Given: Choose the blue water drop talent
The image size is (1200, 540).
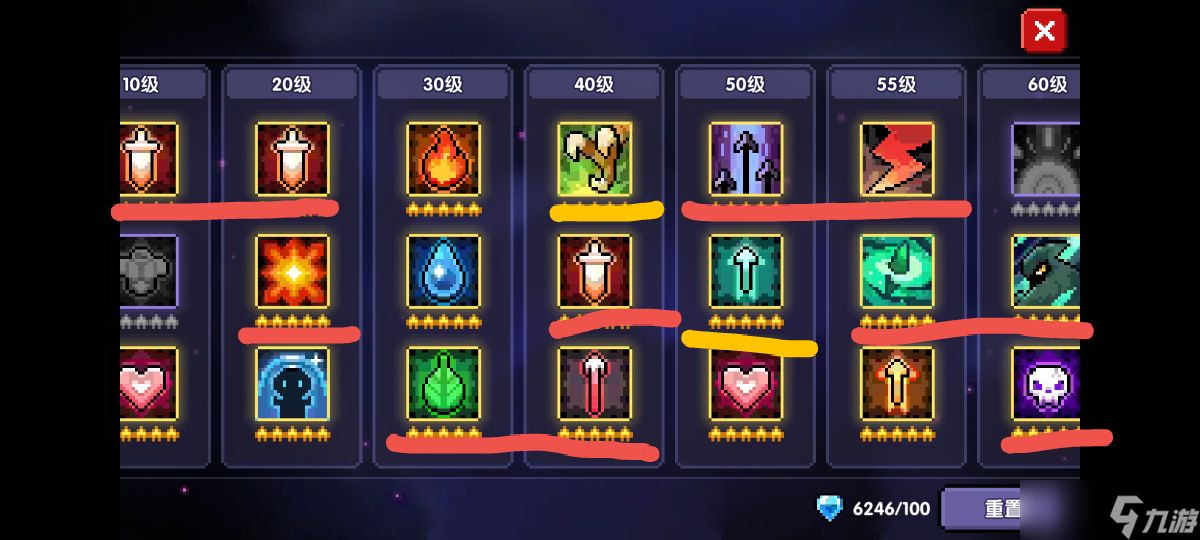Looking at the screenshot, I should (443, 271).
